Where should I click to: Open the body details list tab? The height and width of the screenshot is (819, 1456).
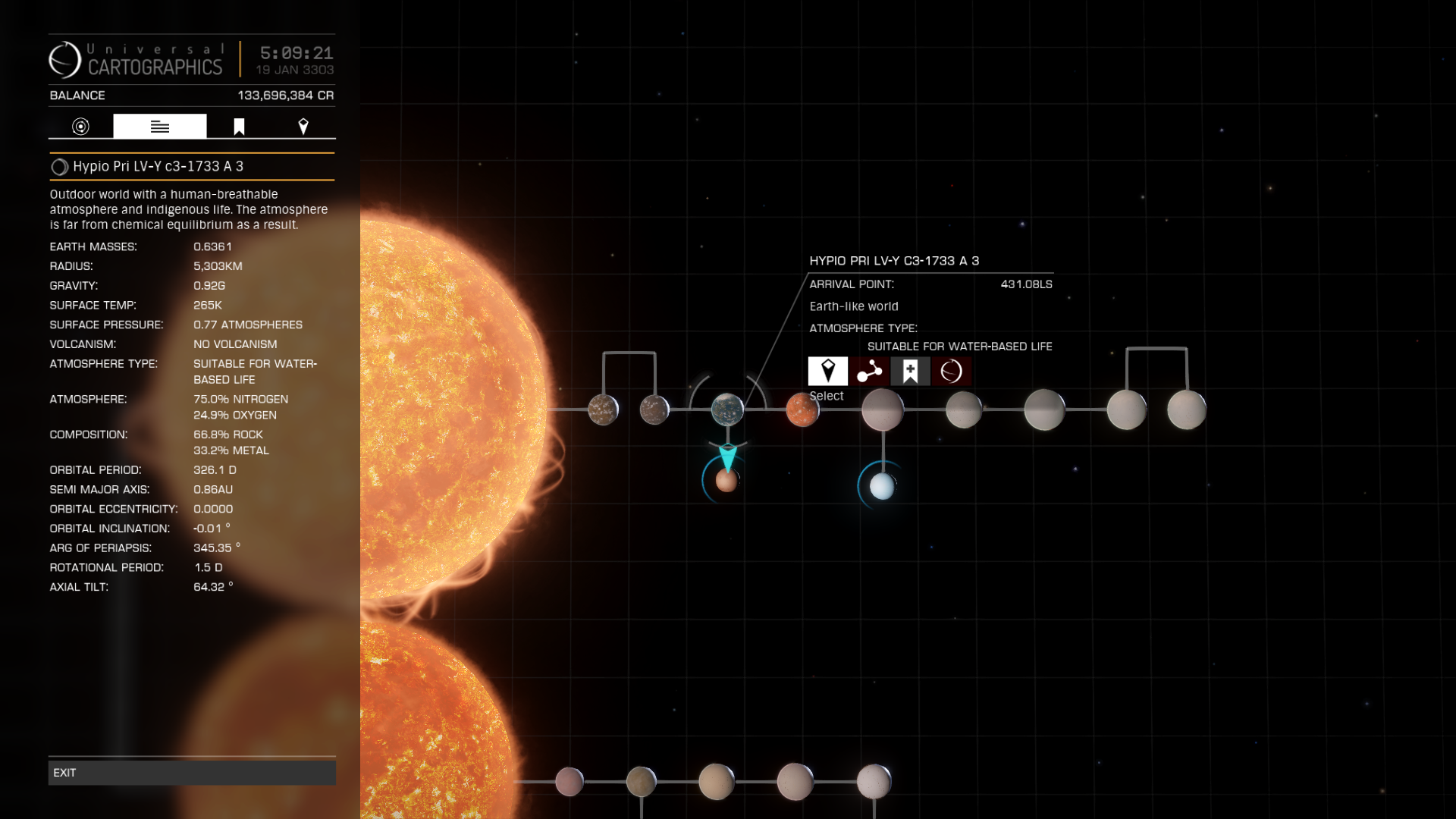(x=160, y=127)
